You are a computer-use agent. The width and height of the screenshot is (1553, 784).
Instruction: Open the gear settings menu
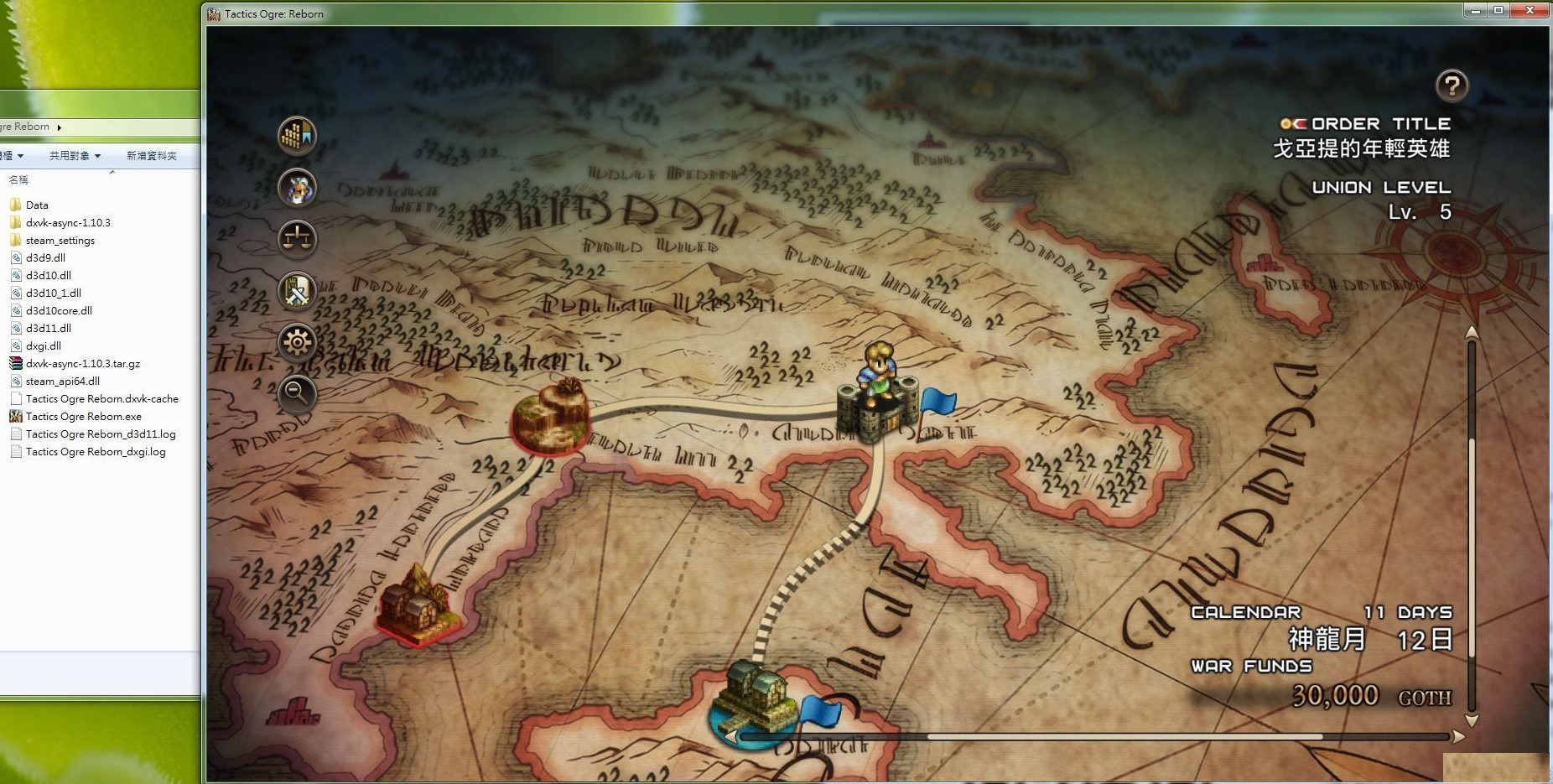tap(297, 342)
